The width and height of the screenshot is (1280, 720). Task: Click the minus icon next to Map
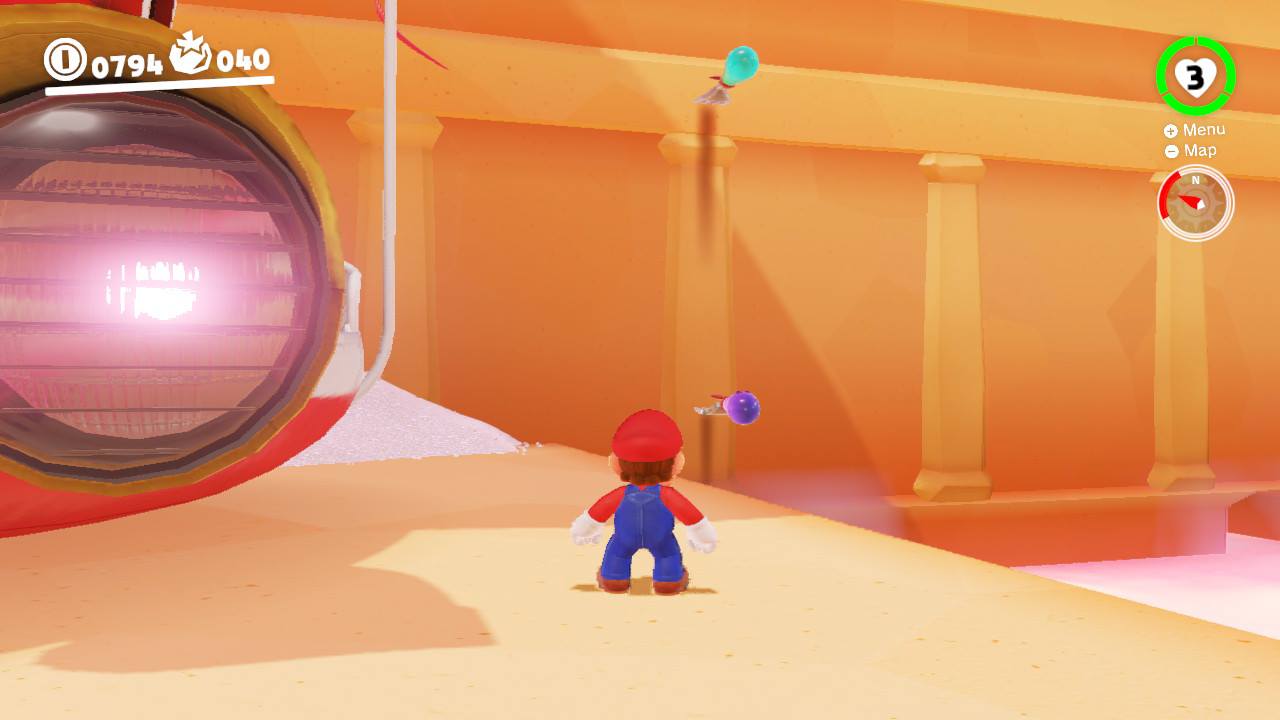(1169, 150)
